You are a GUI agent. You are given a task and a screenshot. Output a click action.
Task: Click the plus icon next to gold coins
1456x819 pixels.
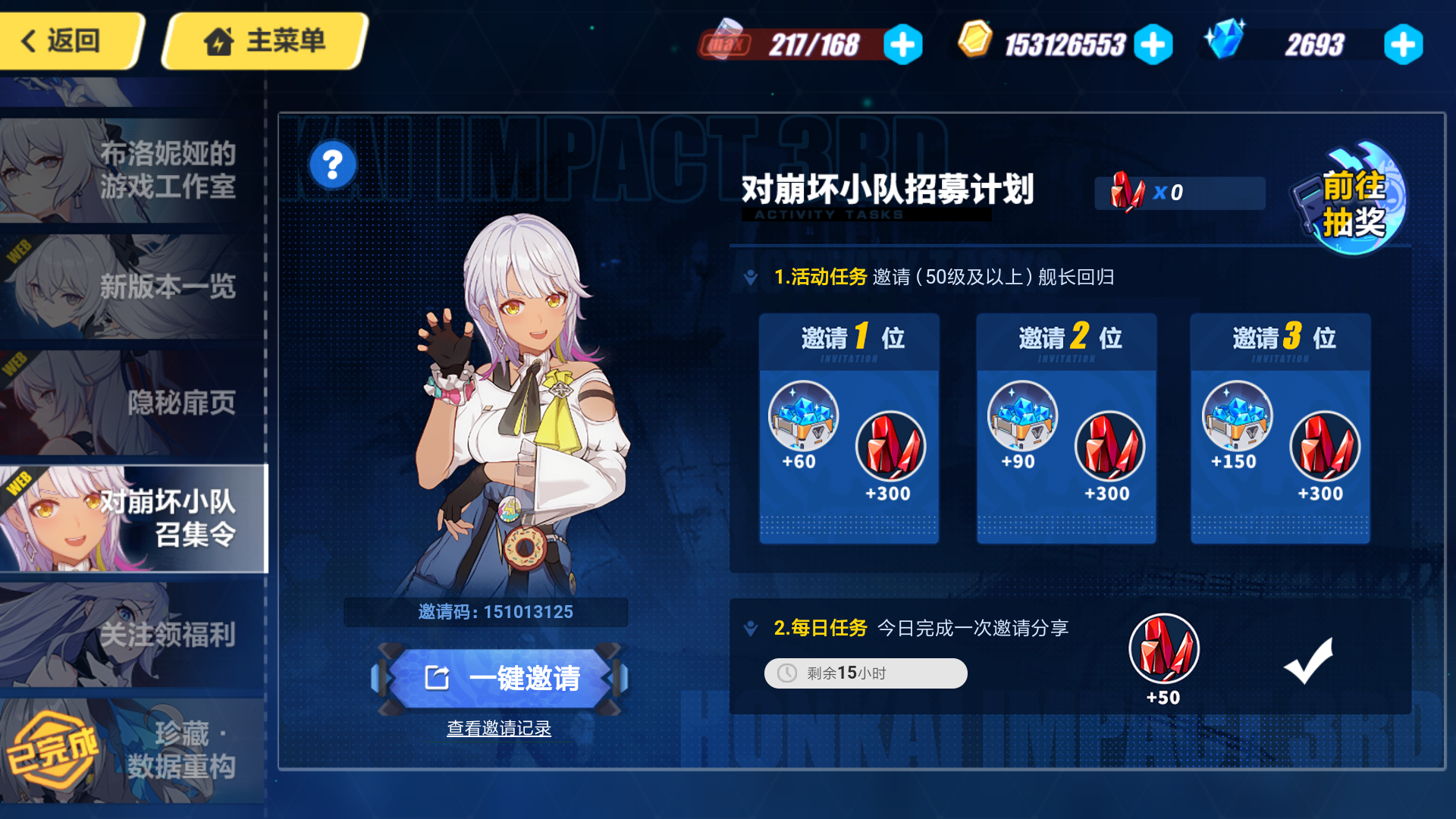[x=1153, y=44]
